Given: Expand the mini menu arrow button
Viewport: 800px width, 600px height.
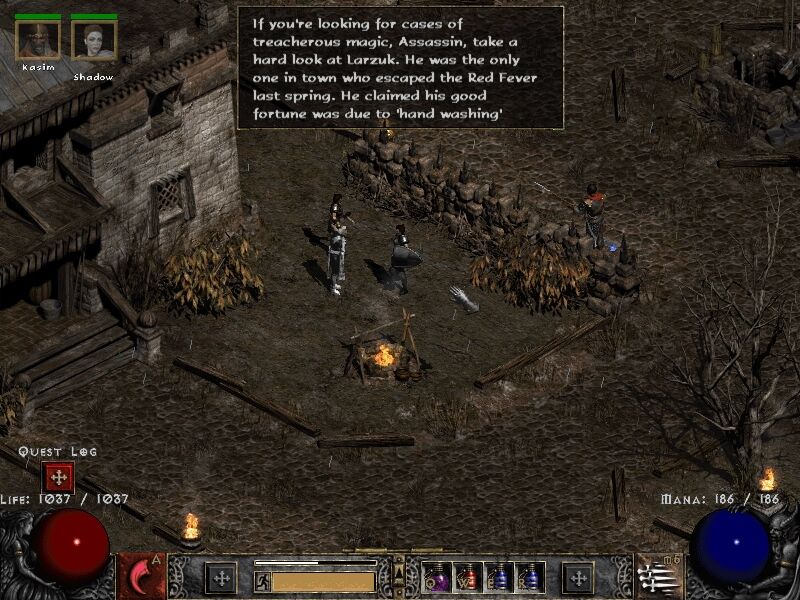Looking at the screenshot, I should (x=399, y=571).
